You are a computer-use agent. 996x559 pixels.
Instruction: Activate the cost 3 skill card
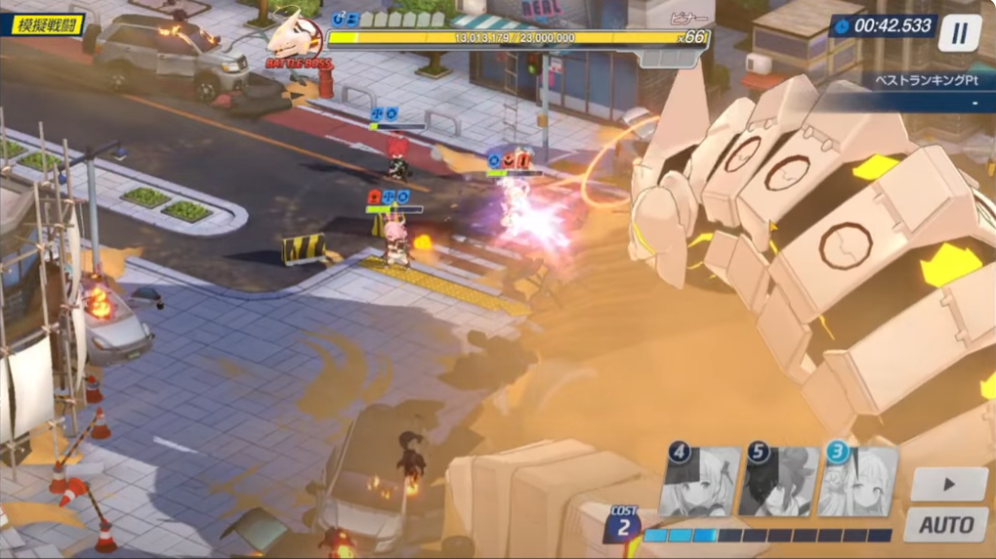click(x=857, y=480)
